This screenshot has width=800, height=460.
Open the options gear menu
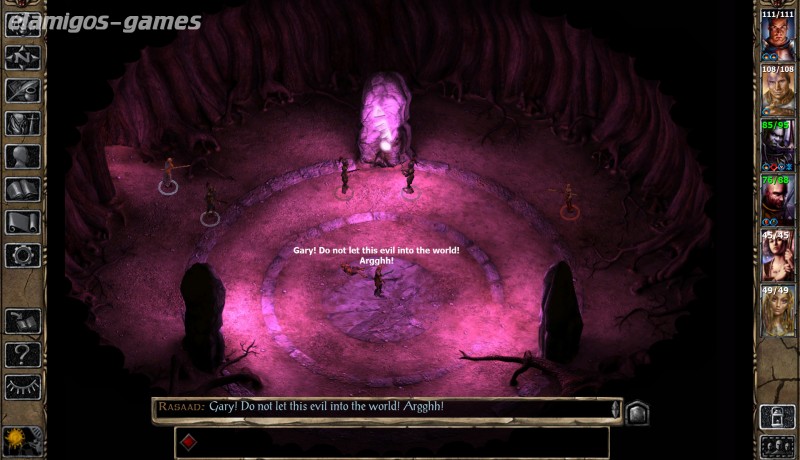pyautogui.click(x=22, y=254)
